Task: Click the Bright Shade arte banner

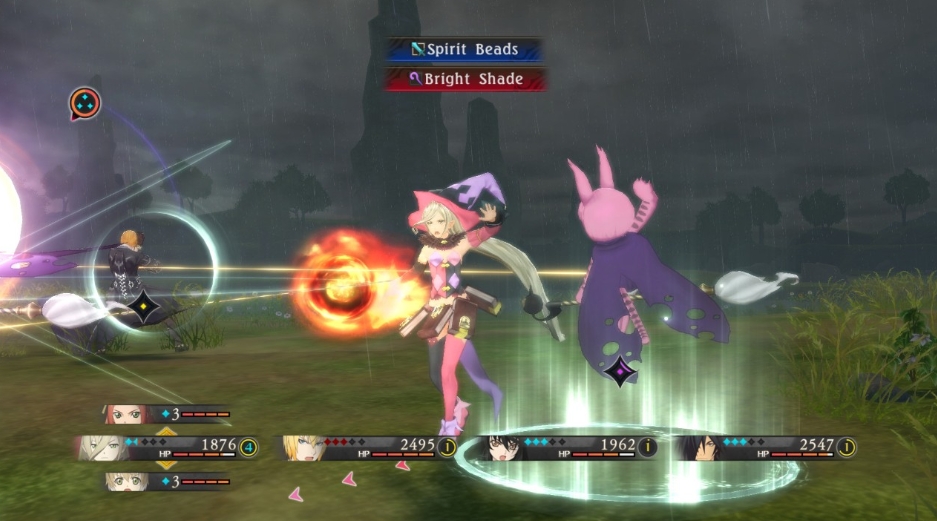Action: pos(466,79)
